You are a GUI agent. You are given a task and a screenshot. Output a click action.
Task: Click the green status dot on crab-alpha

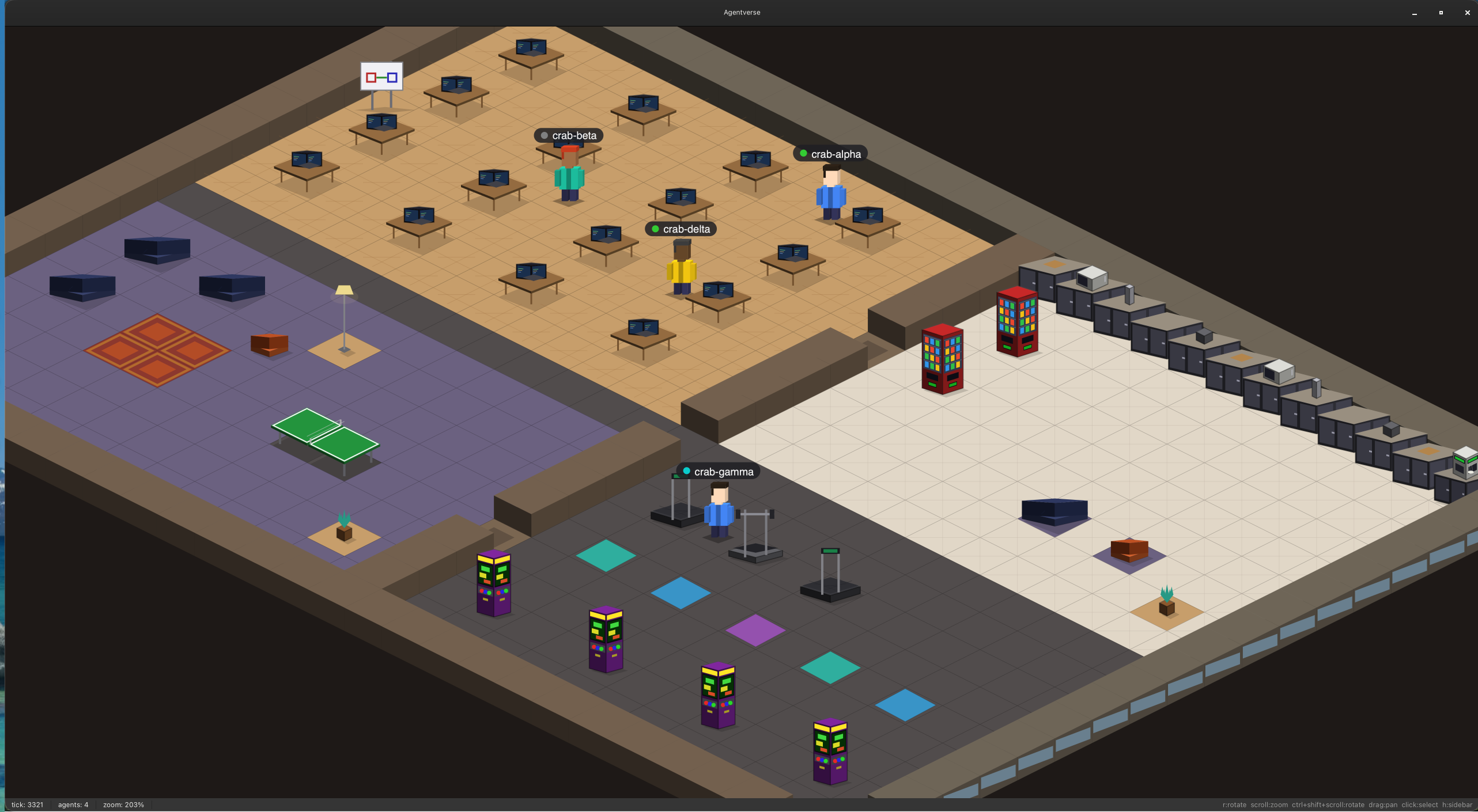coord(803,153)
